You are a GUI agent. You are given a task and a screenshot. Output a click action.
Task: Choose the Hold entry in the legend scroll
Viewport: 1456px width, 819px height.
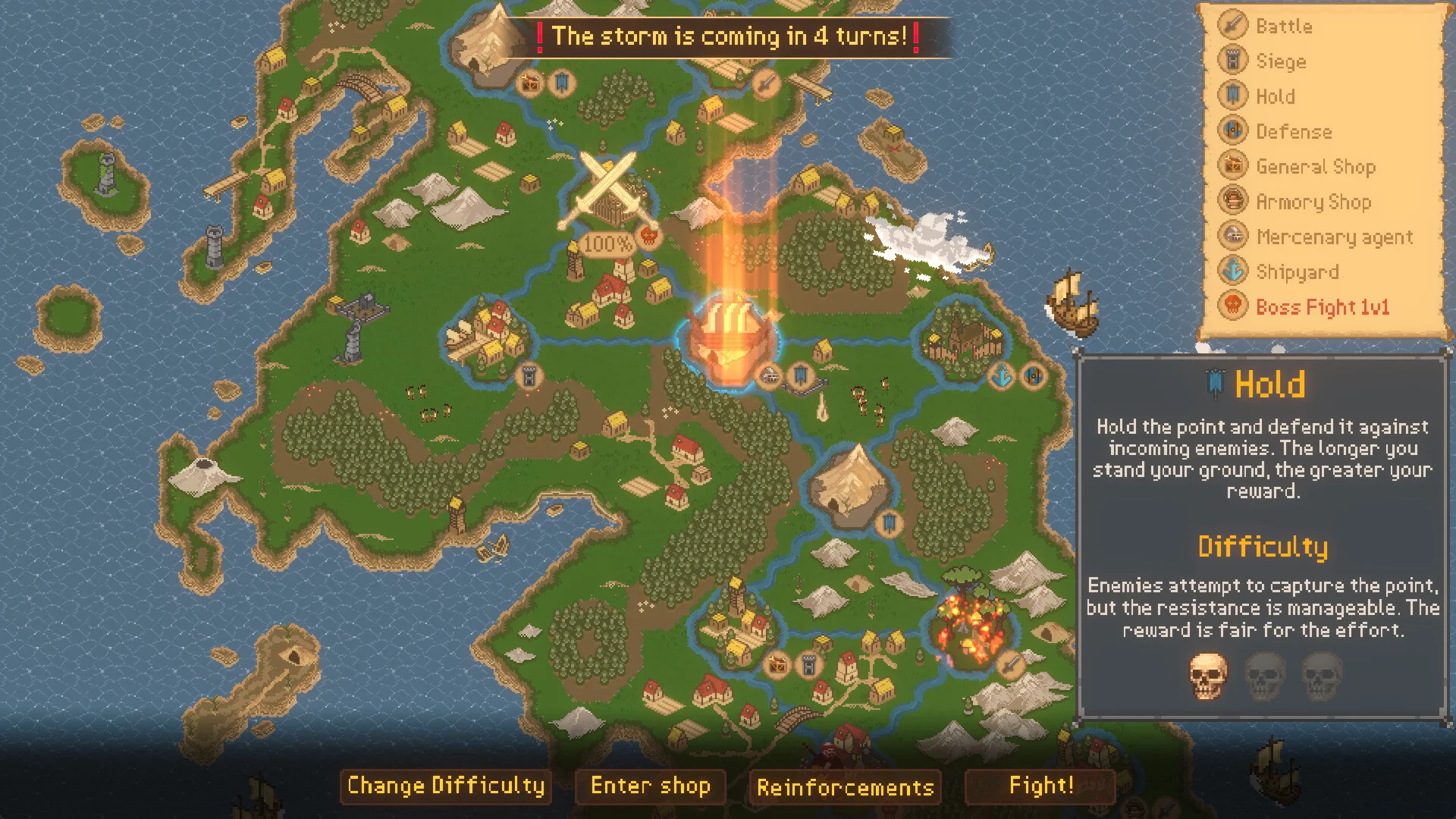pyautogui.click(x=1275, y=96)
